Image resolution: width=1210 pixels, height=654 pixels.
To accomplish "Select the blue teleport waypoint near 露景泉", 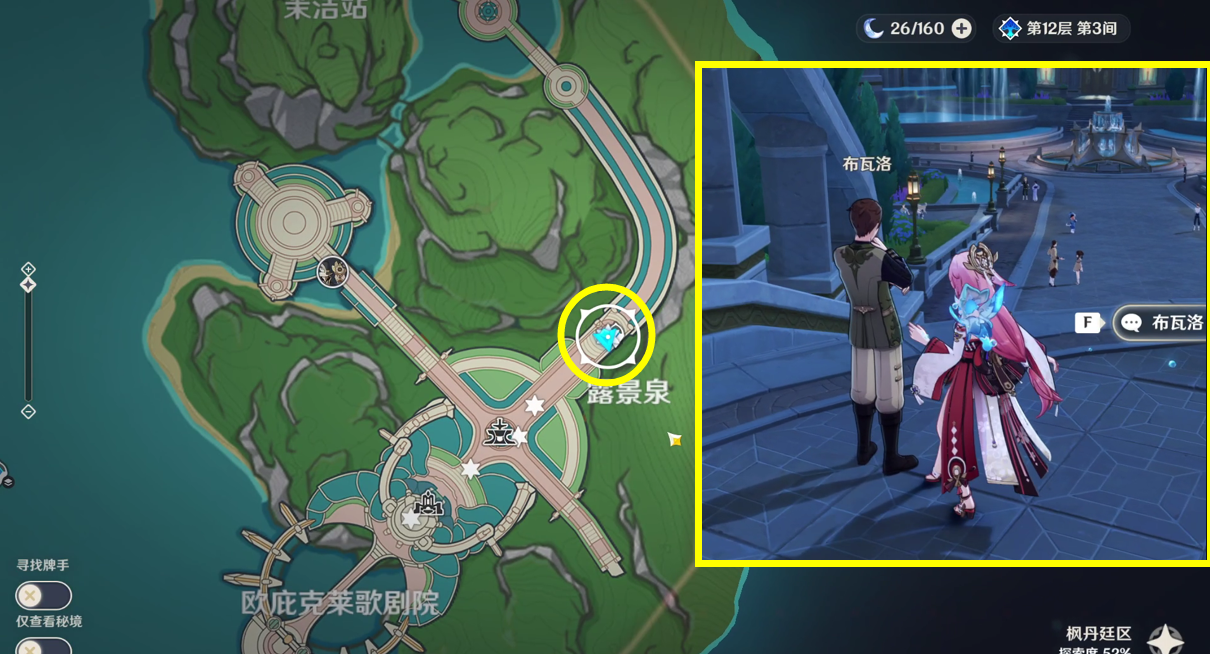I will coord(606,340).
